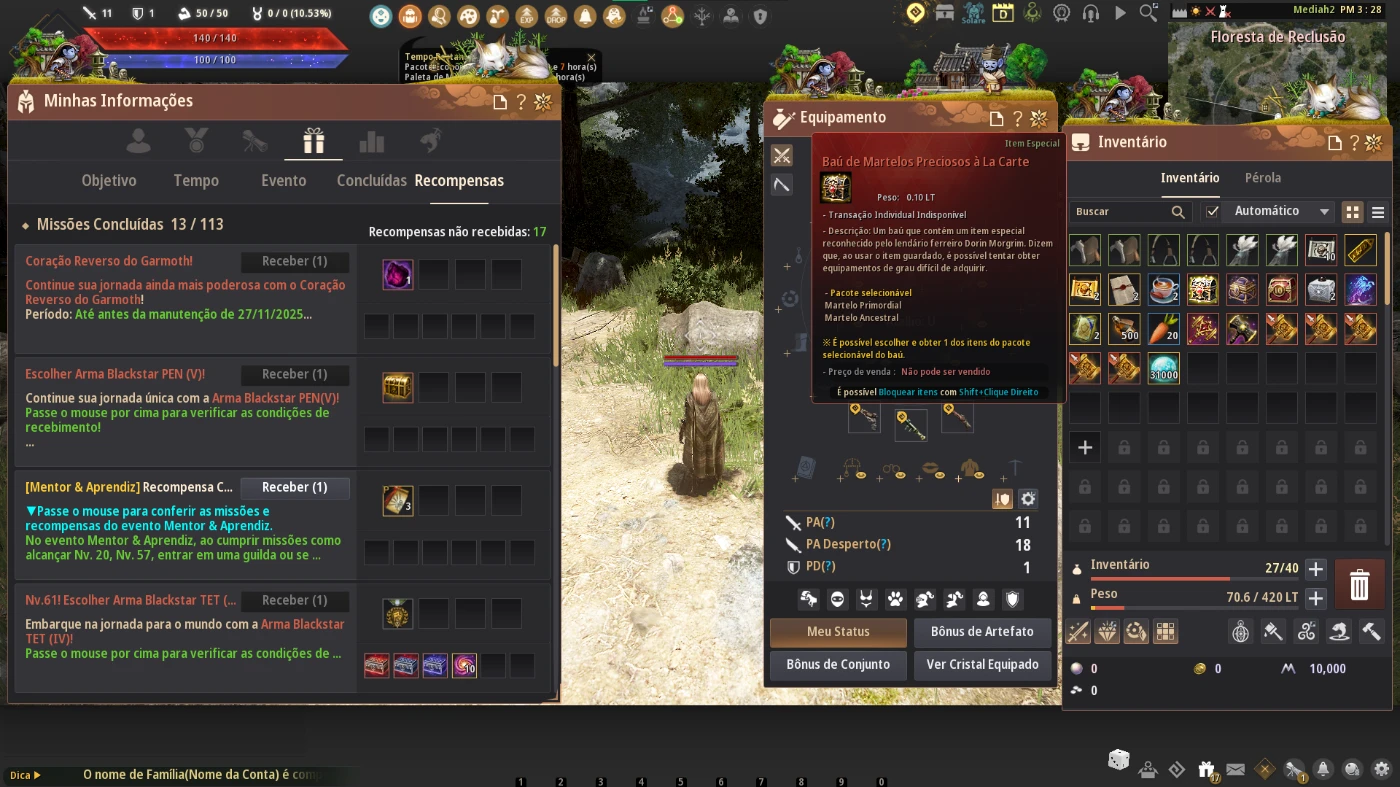The height and width of the screenshot is (787, 1400).
Task: Open the gear settings icon in bottom bar
Action: pyautogui.click(x=1382, y=769)
